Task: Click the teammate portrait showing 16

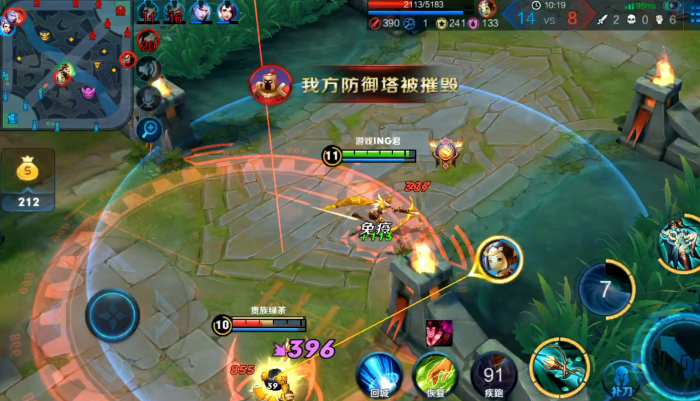Action: pyautogui.click(x=175, y=12)
